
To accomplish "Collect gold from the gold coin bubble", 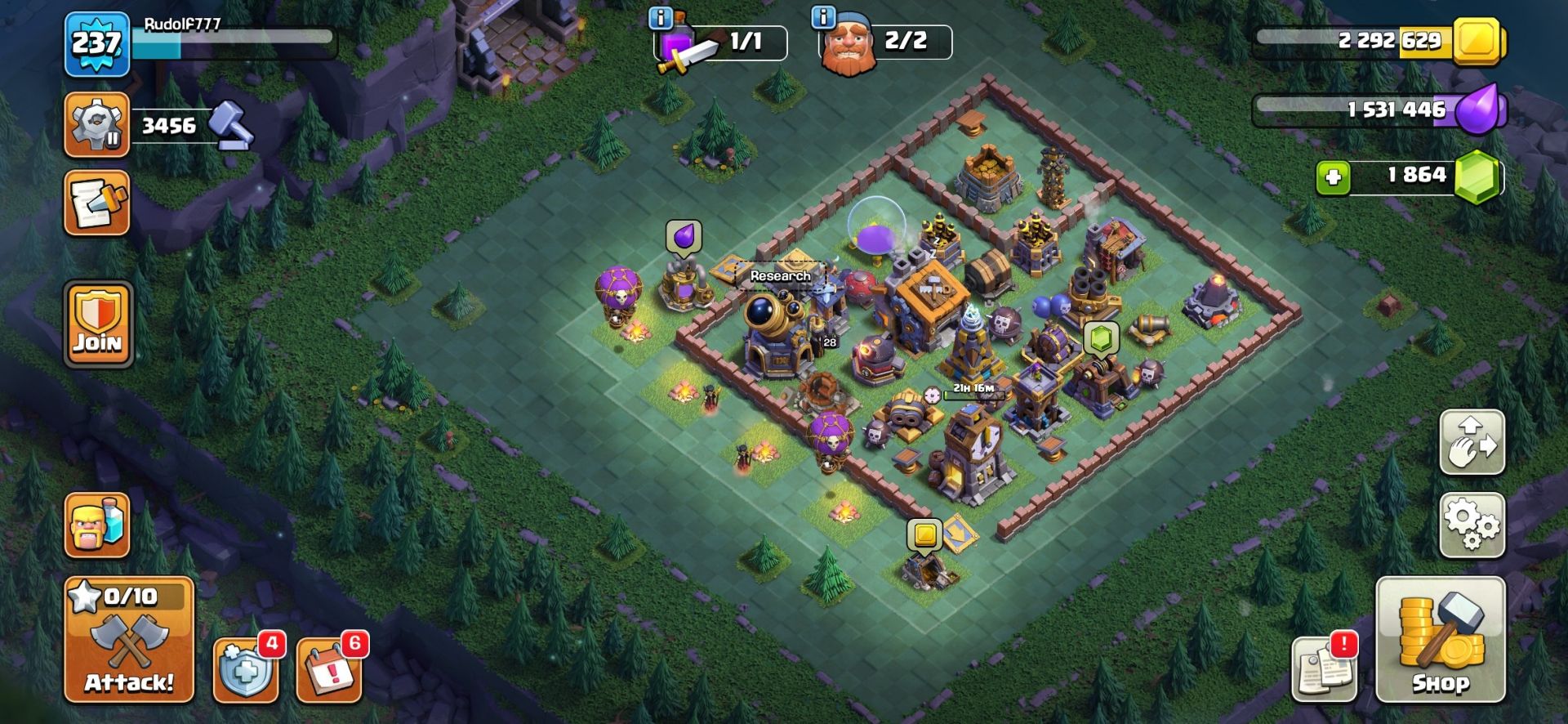I will [x=924, y=535].
